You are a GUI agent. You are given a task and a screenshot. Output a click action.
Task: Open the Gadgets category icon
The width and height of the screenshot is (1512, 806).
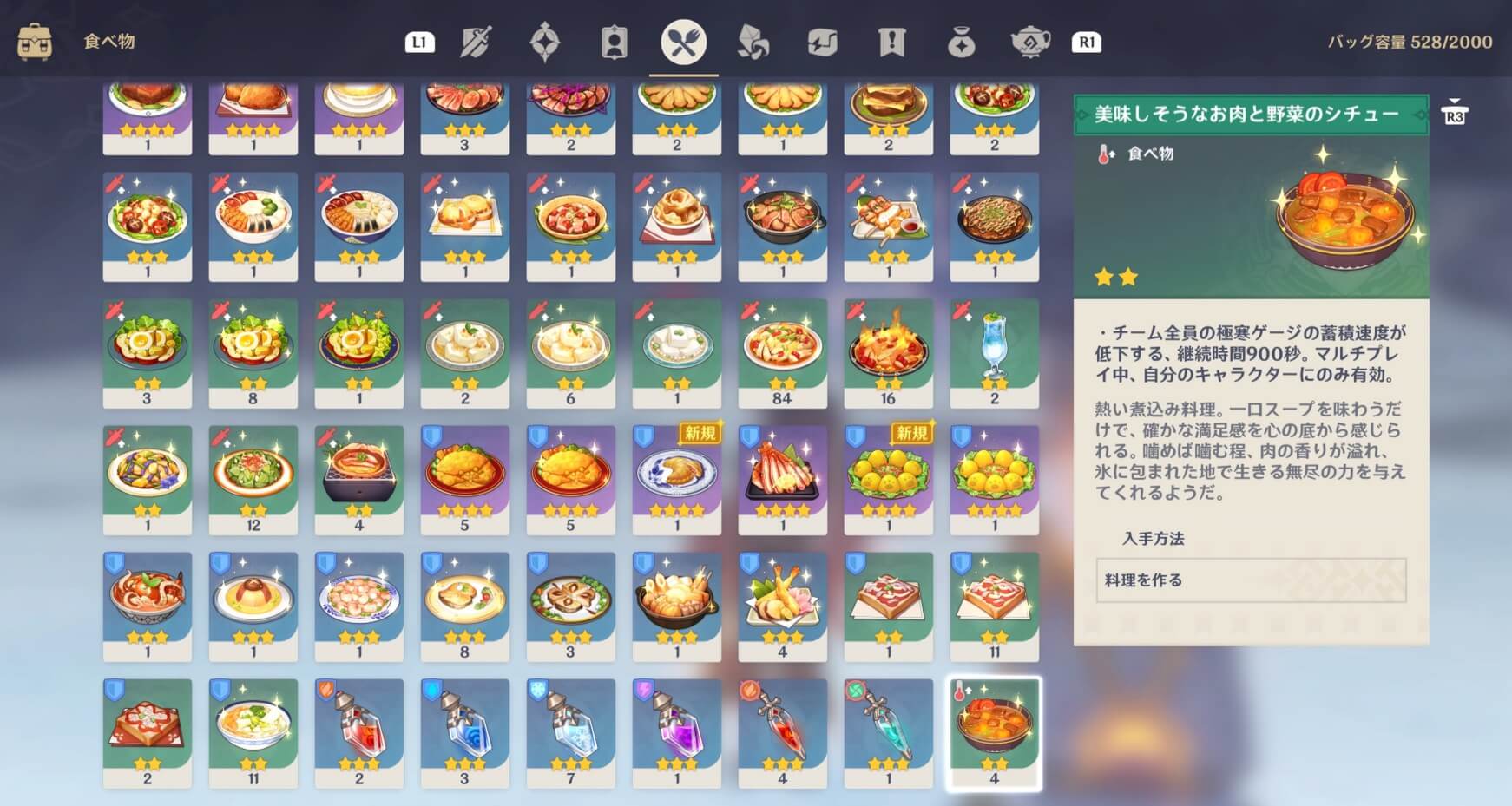coord(823,41)
